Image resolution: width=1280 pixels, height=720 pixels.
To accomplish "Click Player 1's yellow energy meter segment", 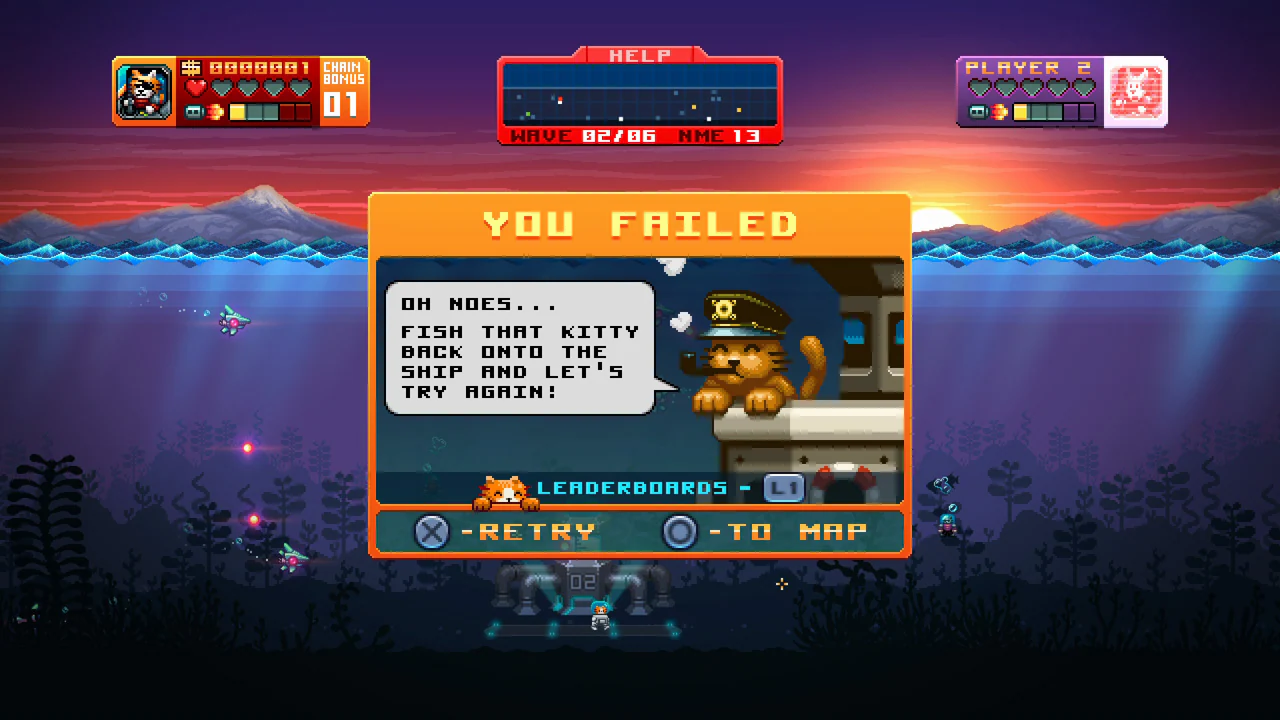I will (x=235, y=113).
